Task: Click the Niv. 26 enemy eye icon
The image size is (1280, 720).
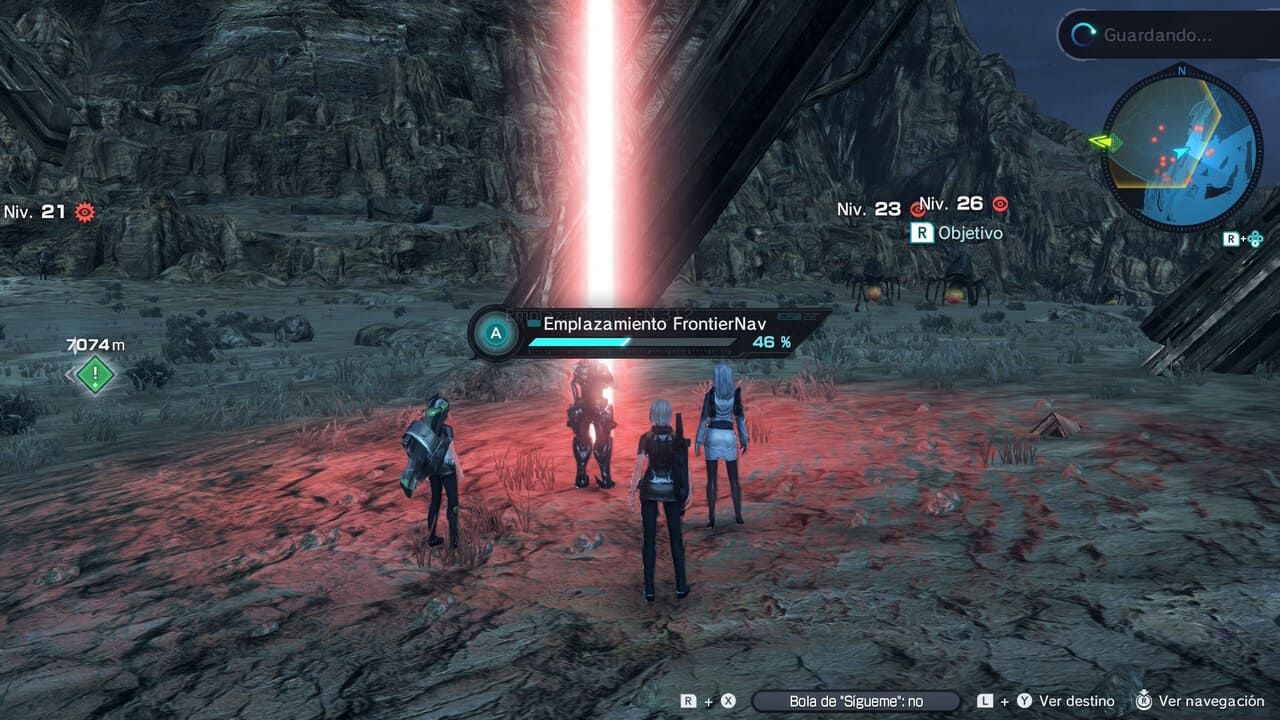Action: pyautogui.click(x=998, y=203)
